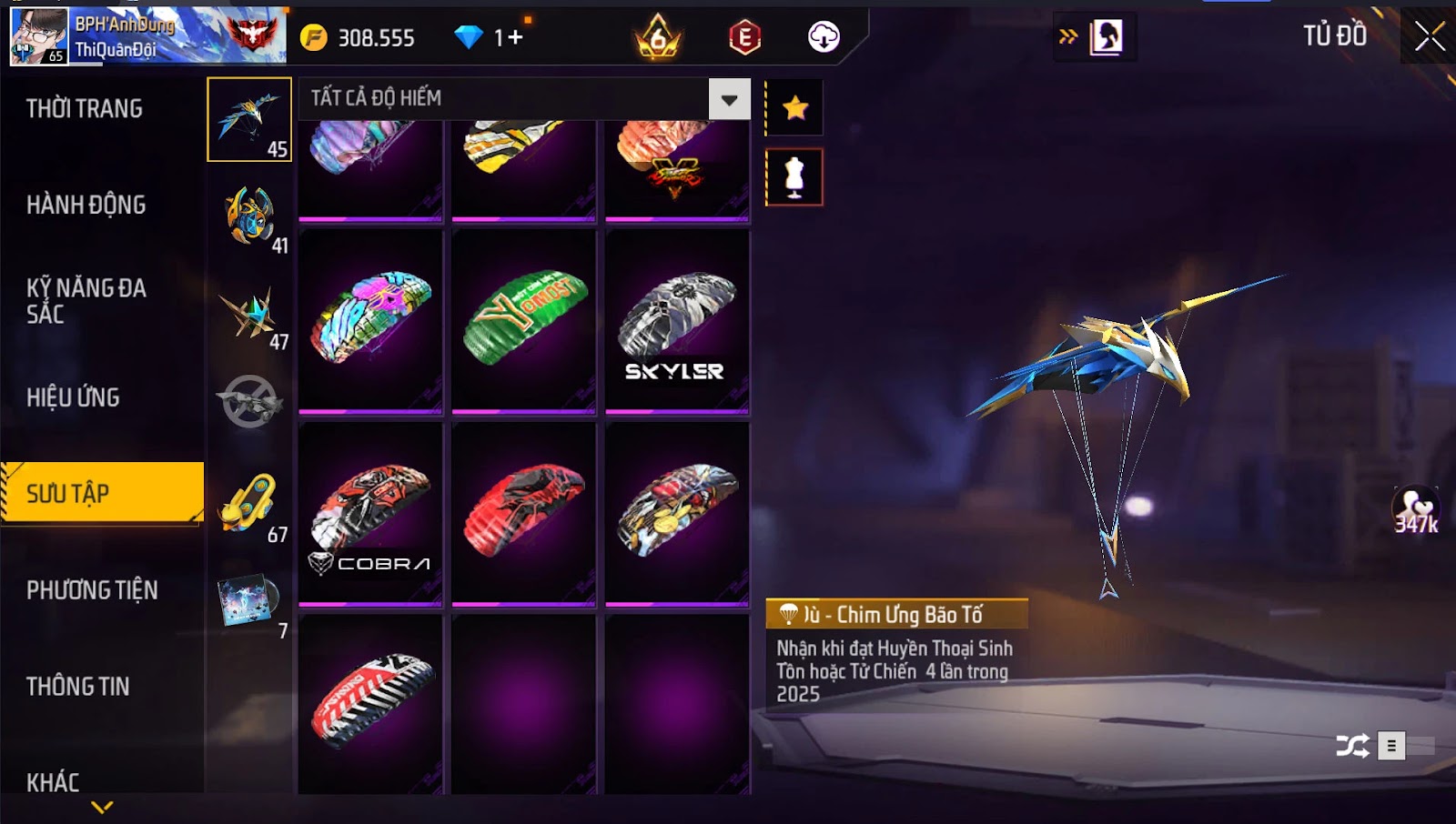The width and height of the screenshot is (1456, 824).
Task: Switch to the Phương Tiện tab
Action: 92,590
